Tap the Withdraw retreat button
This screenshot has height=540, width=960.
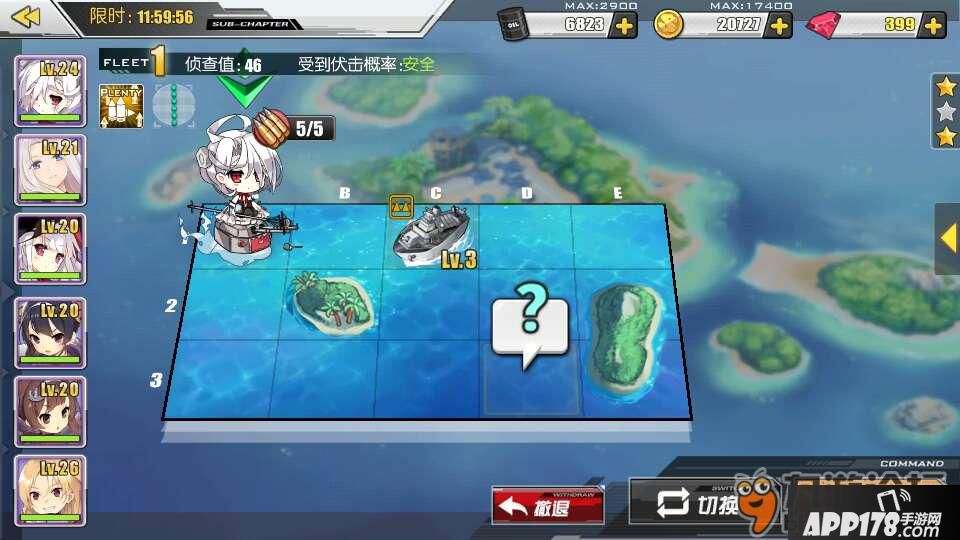click(547, 506)
